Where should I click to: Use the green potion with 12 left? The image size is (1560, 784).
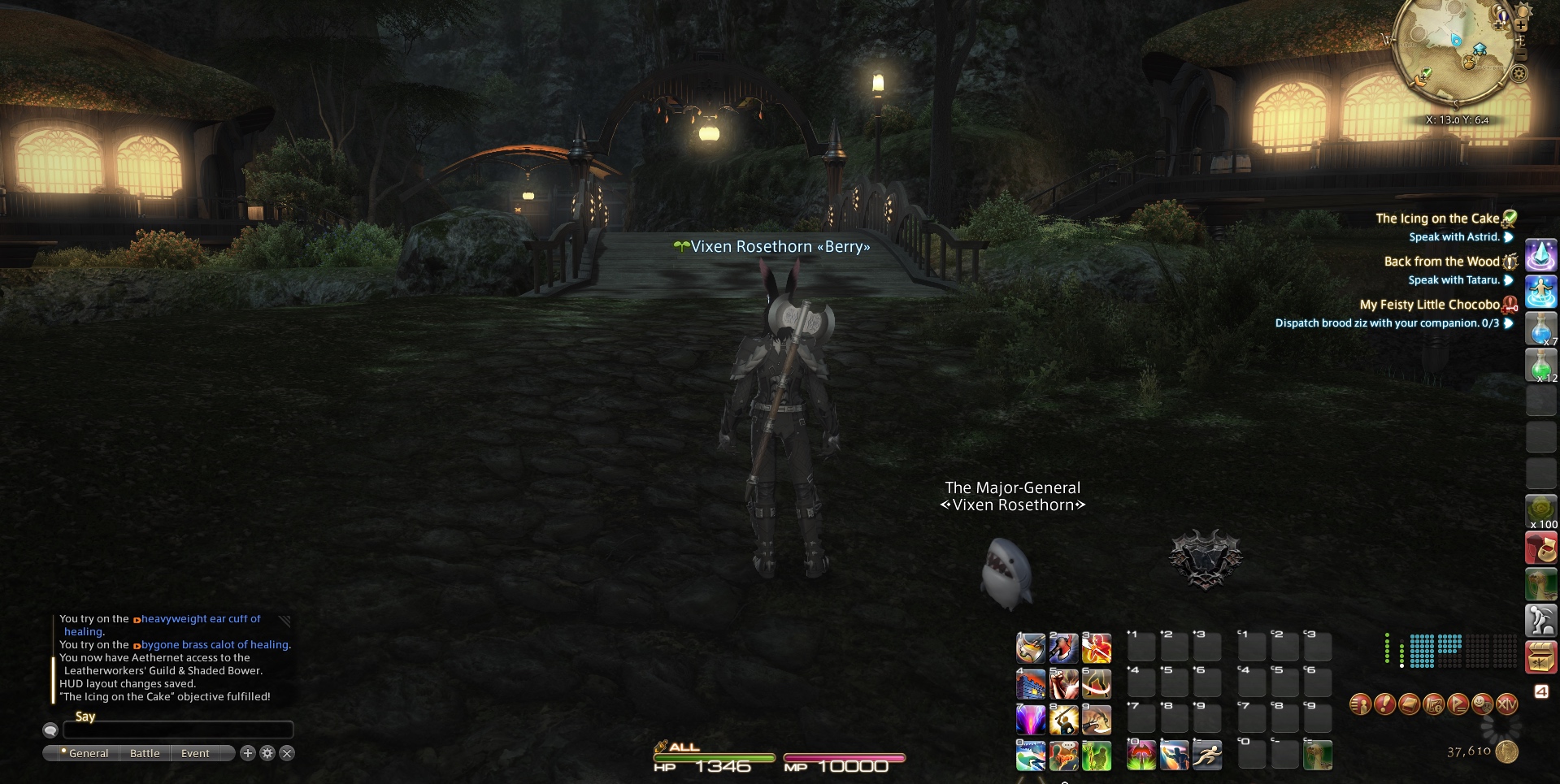pos(1540,366)
